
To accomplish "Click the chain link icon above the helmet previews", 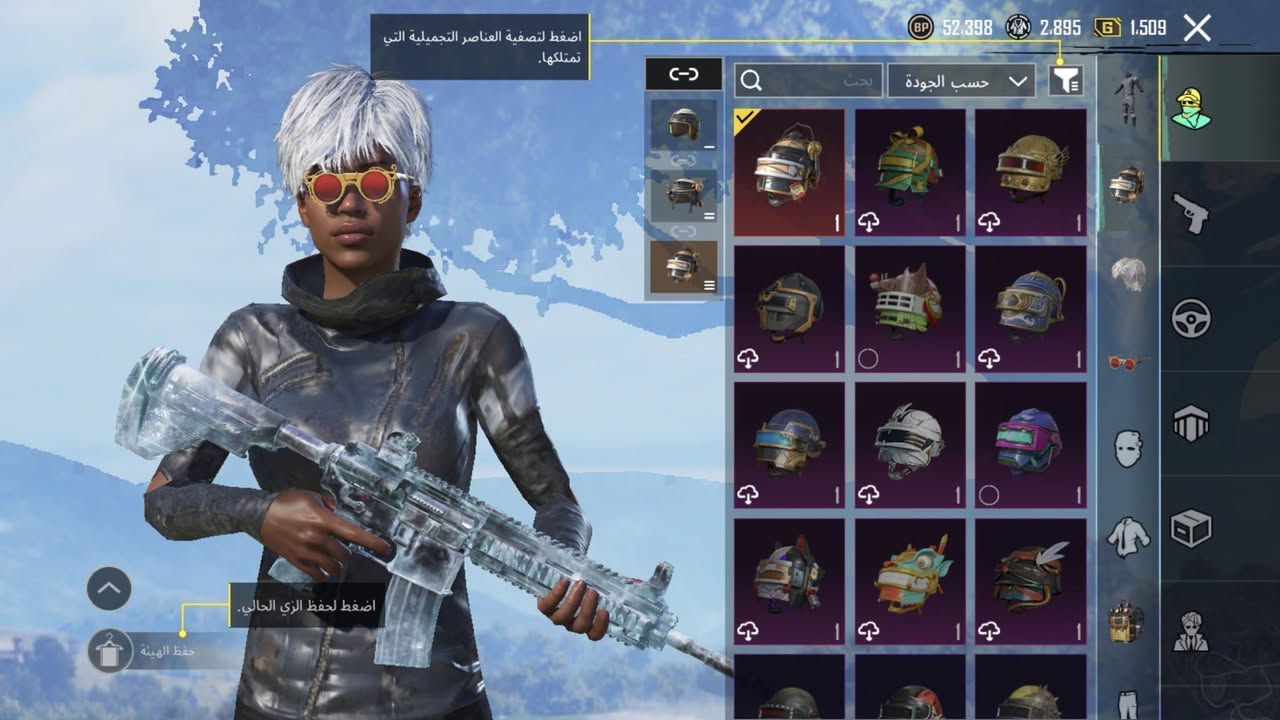I will [x=684, y=73].
